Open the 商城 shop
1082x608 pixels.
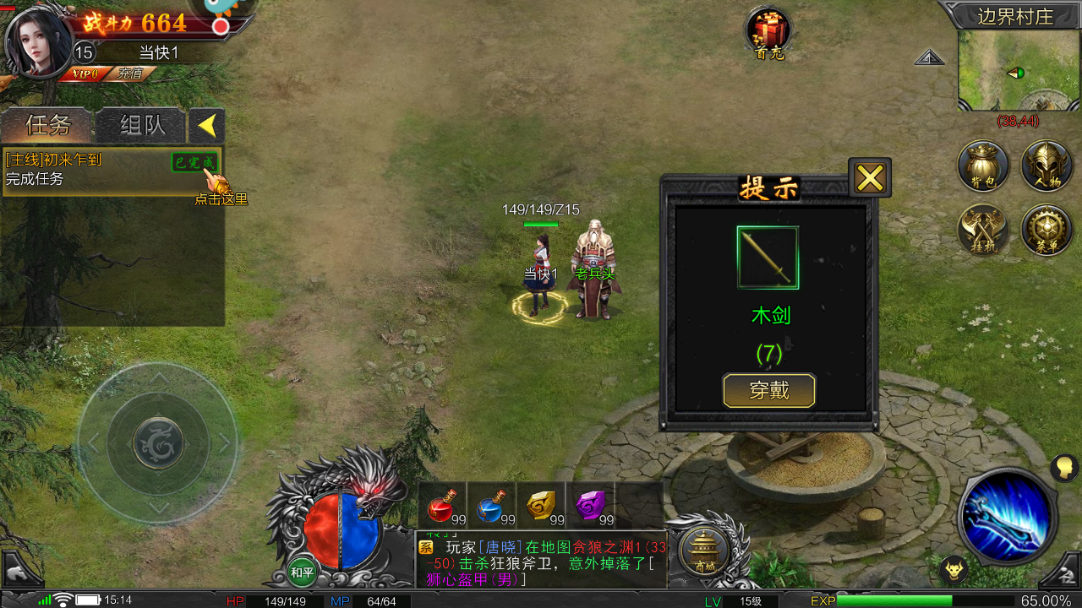coord(705,549)
